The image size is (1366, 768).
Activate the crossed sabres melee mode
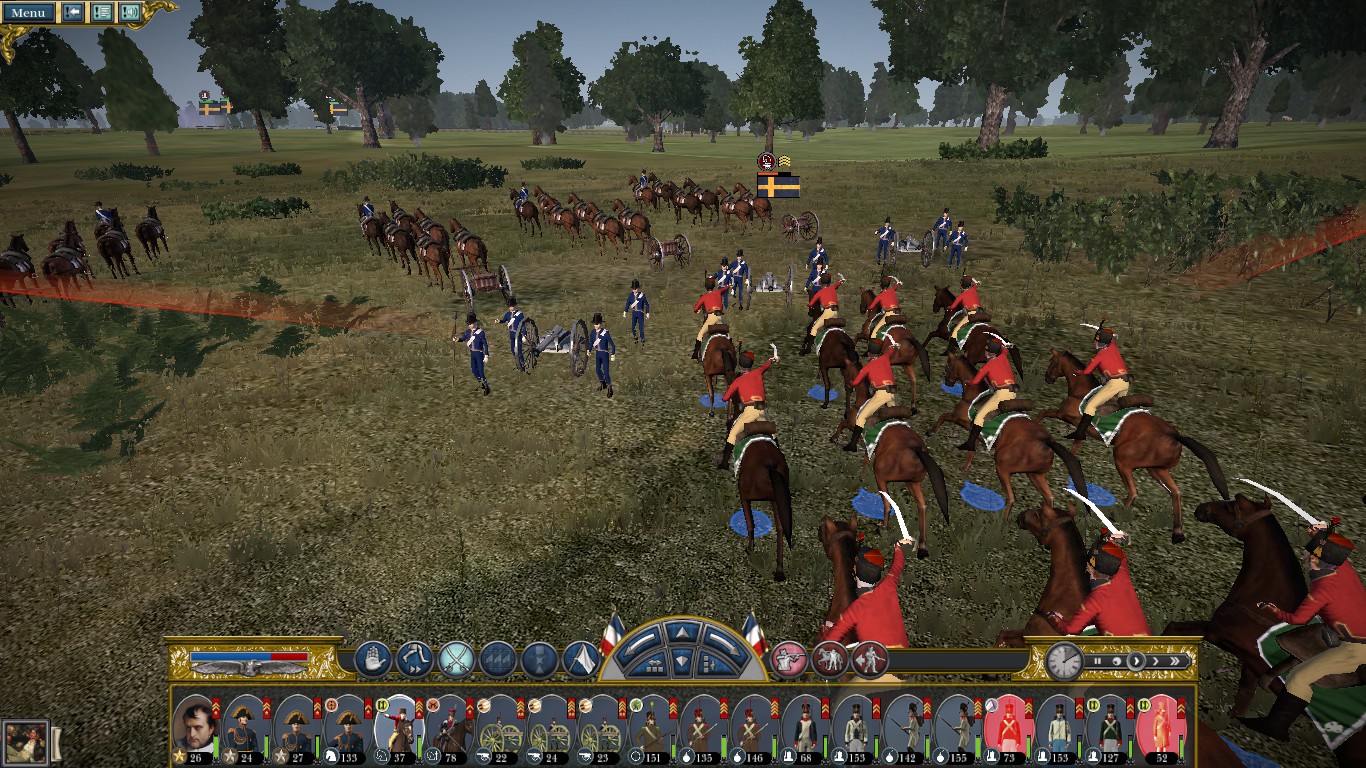point(456,660)
